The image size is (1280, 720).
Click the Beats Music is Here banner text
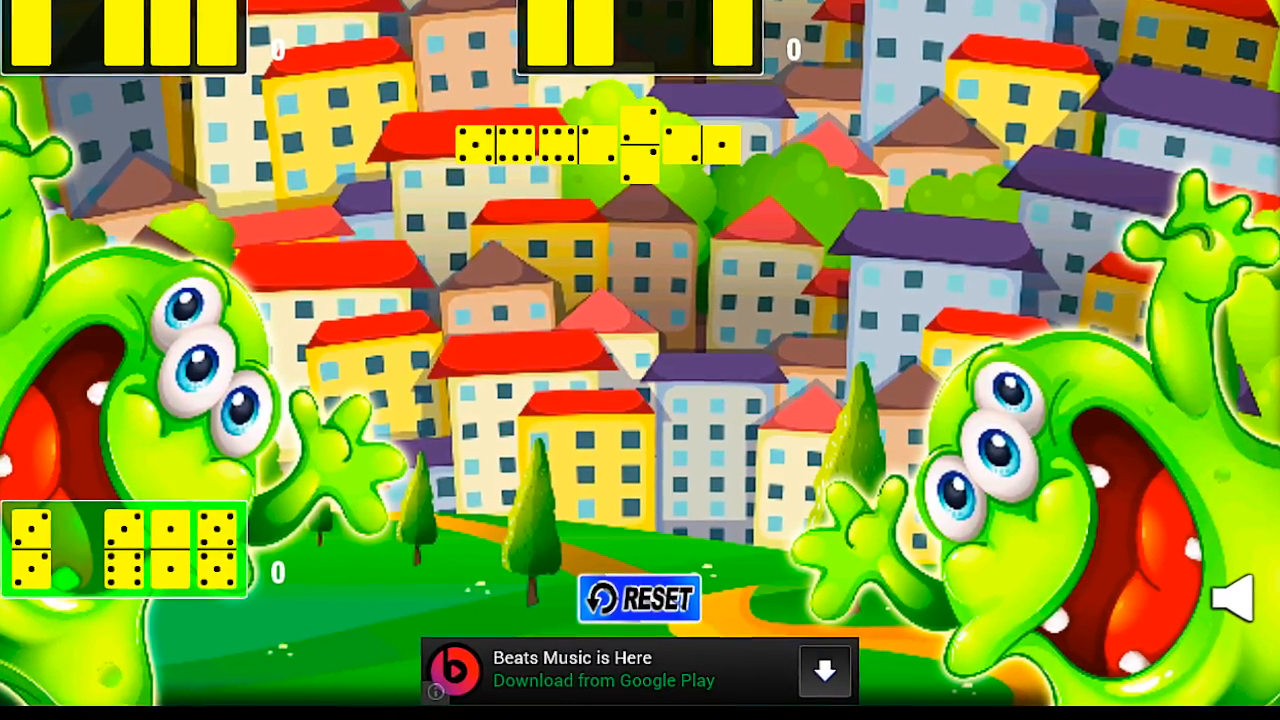572,658
